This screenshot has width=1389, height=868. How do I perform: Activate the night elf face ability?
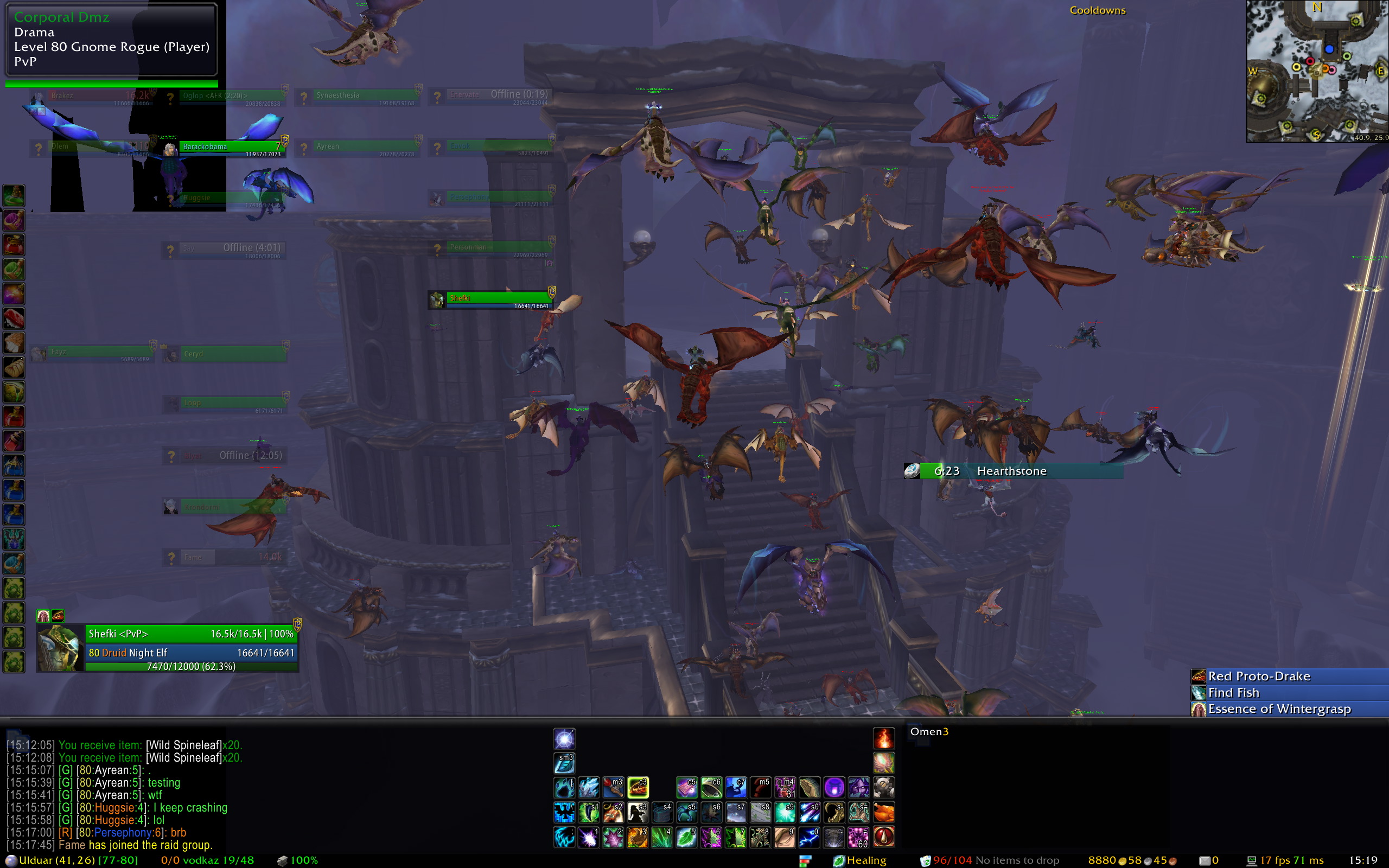859,788
